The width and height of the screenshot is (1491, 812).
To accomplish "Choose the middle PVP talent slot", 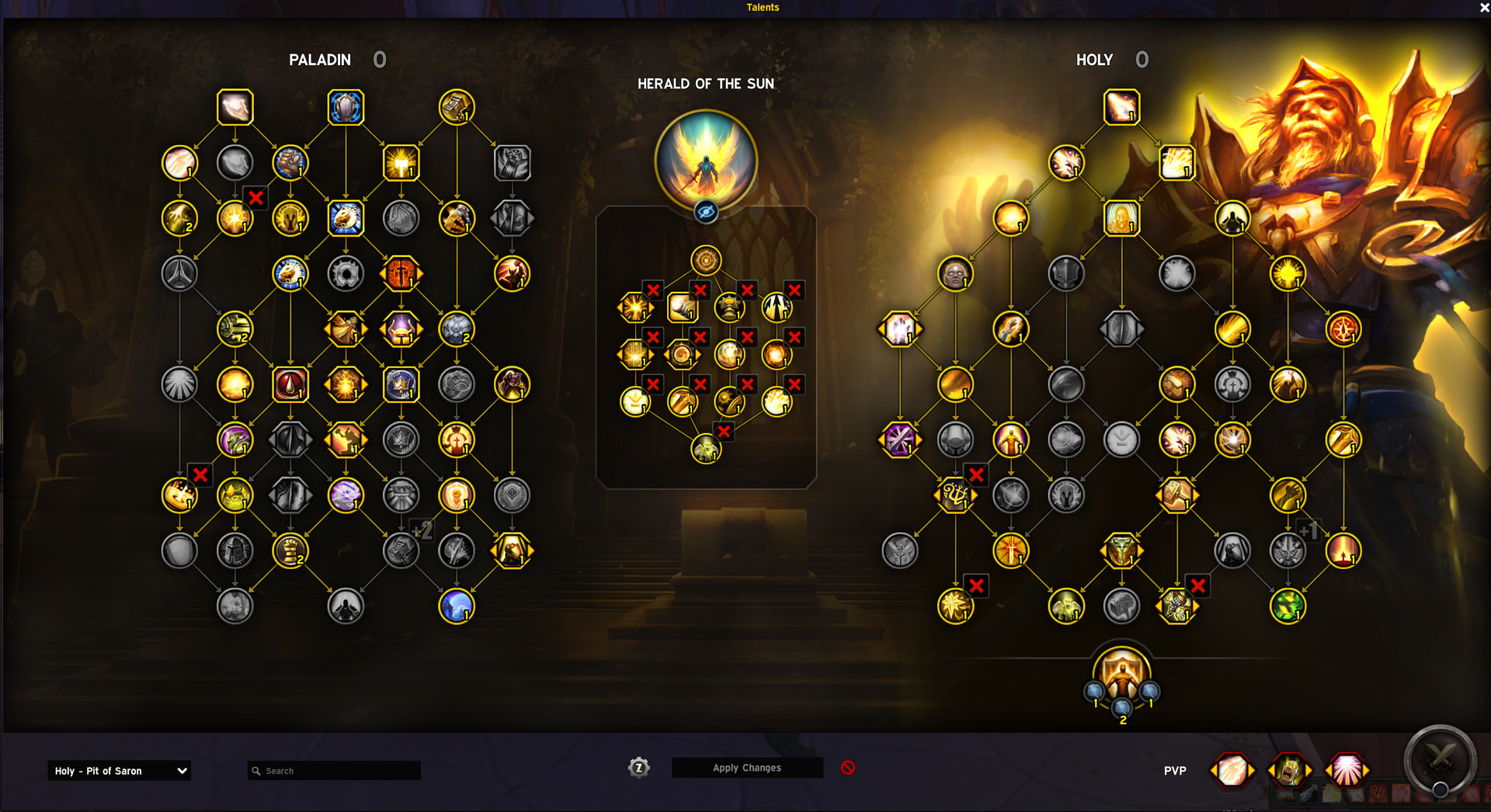I will coord(1289,771).
